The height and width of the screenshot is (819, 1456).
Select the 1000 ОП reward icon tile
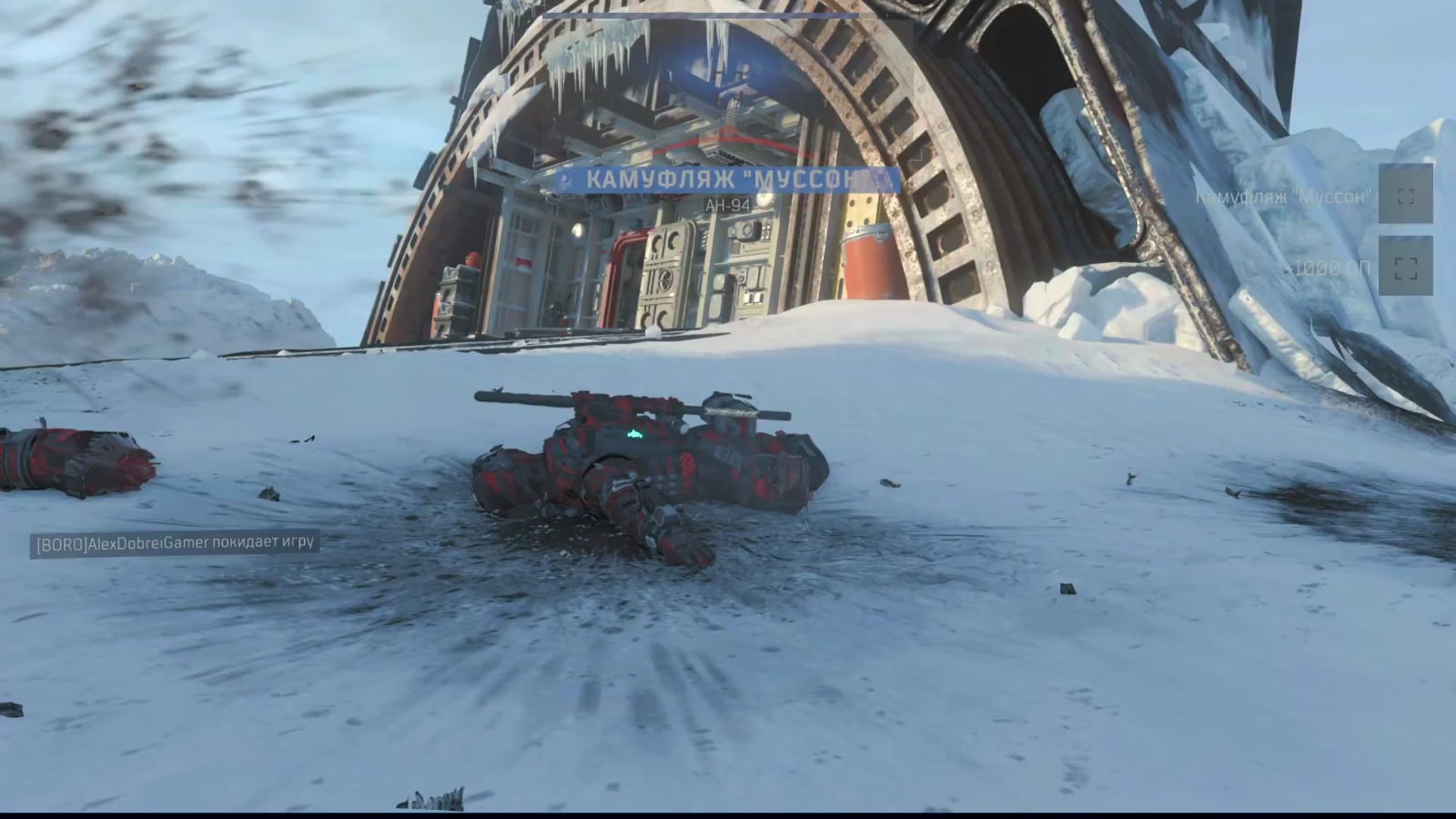click(x=1405, y=267)
